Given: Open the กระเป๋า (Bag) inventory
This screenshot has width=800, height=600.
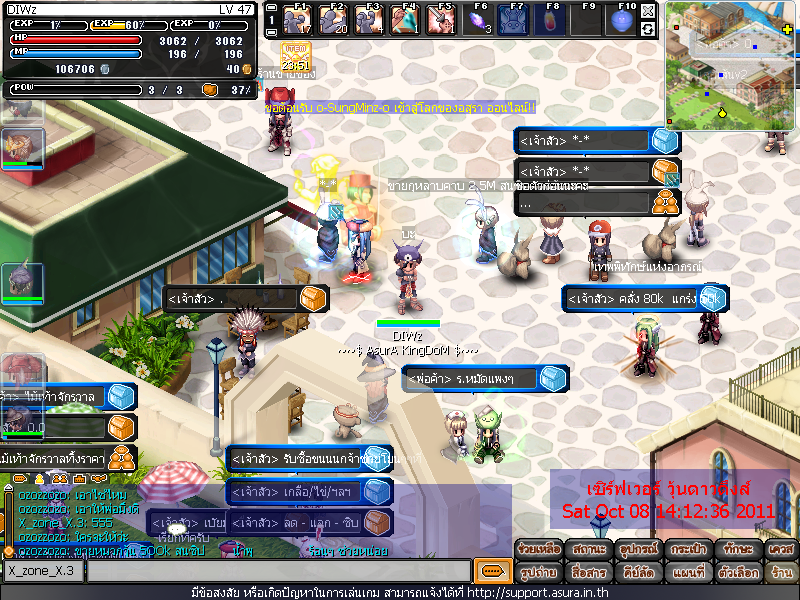Looking at the screenshot, I should point(684,550).
